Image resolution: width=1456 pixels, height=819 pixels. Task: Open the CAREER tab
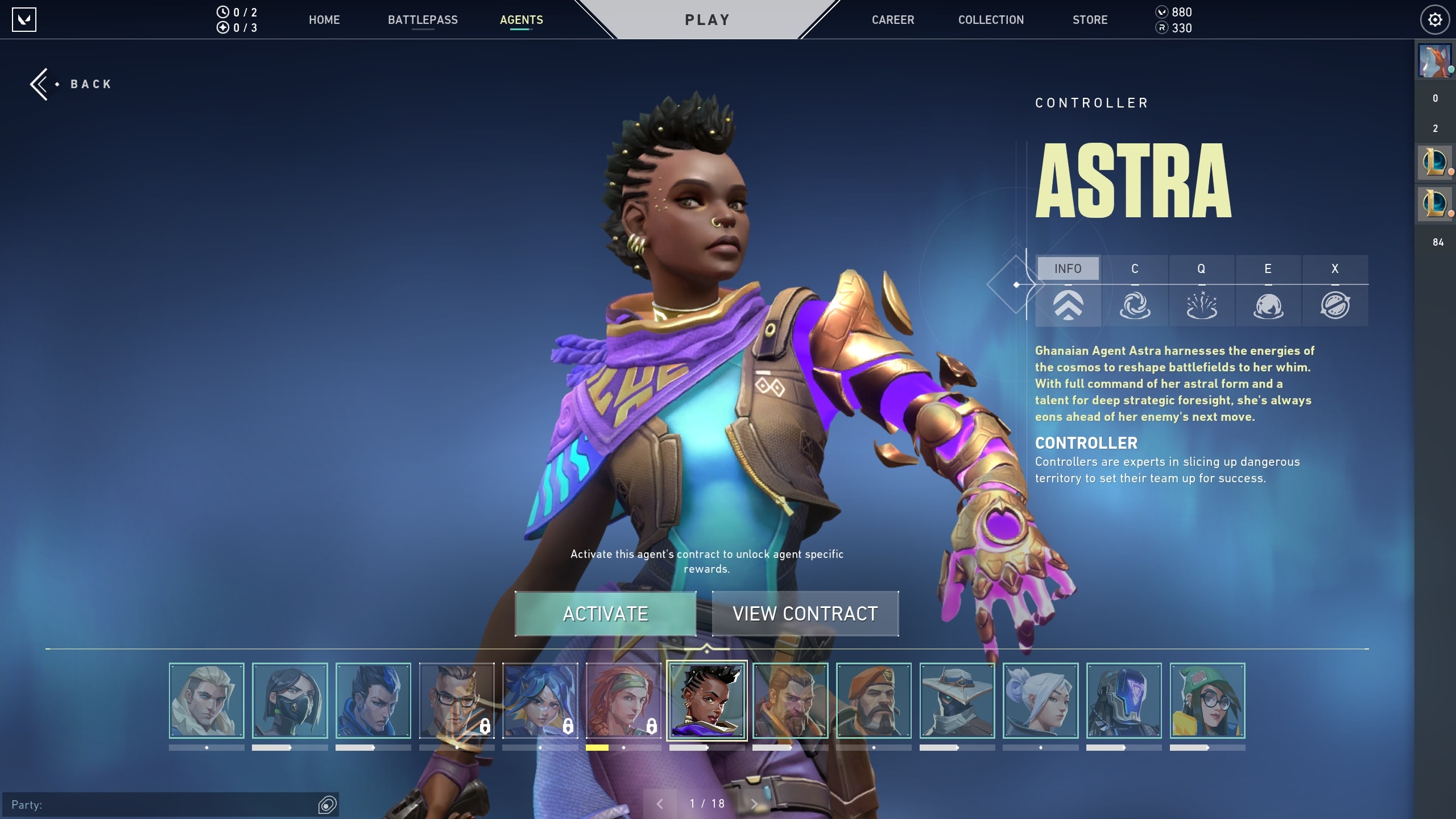click(x=893, y=20)
